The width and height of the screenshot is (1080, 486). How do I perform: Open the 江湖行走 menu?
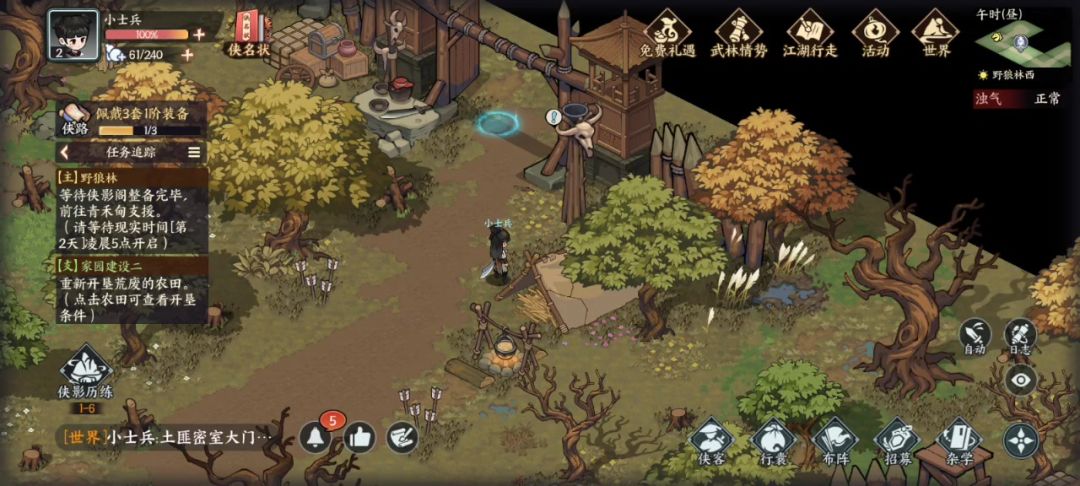(x=809, y=34)
